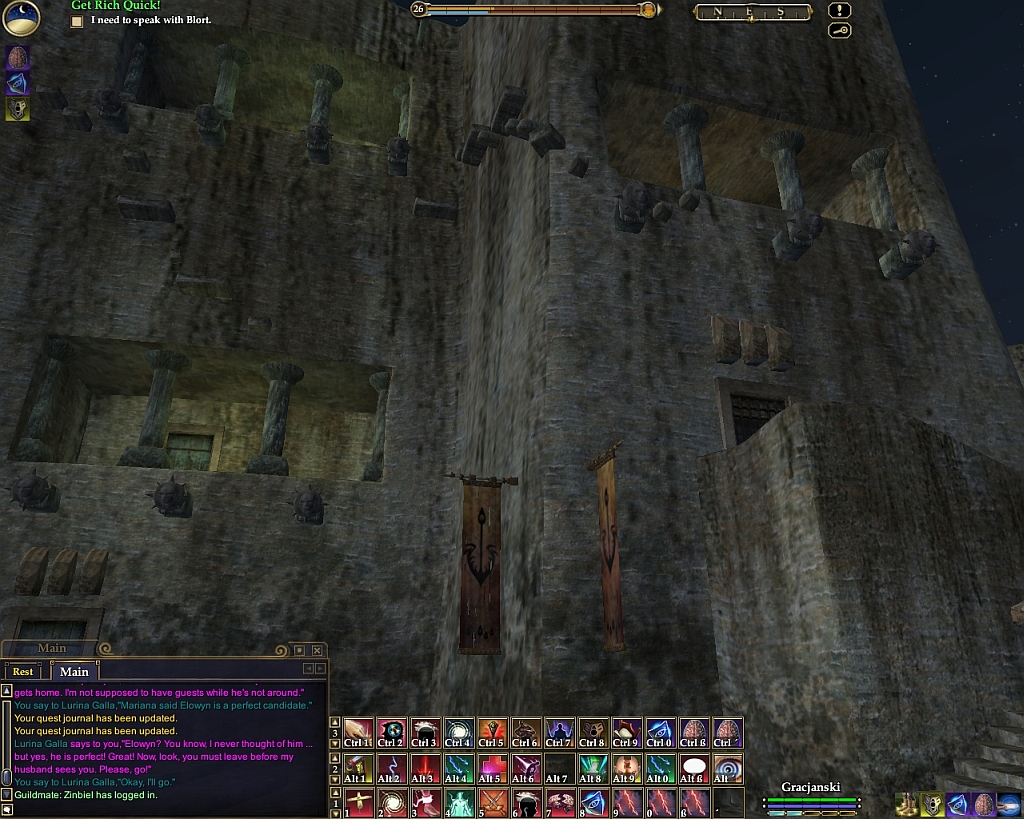Select the Get Rich Quick! quest tracker
Viewport: 1024px width, 819px height.
tap(116, 6)
